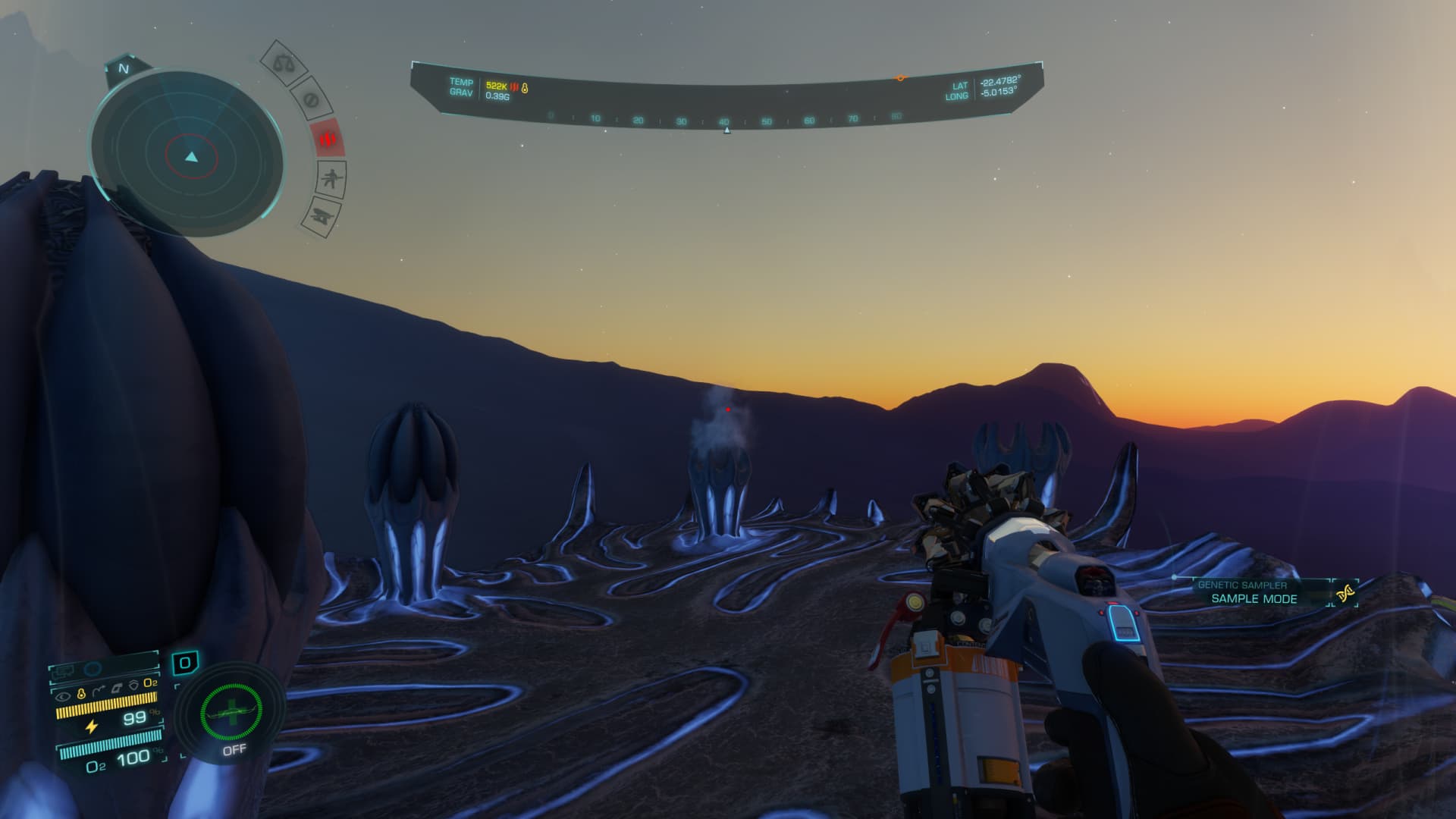
Task: Click the Genetic Sampler Sample Mode panel
Action: [1254, 592]
